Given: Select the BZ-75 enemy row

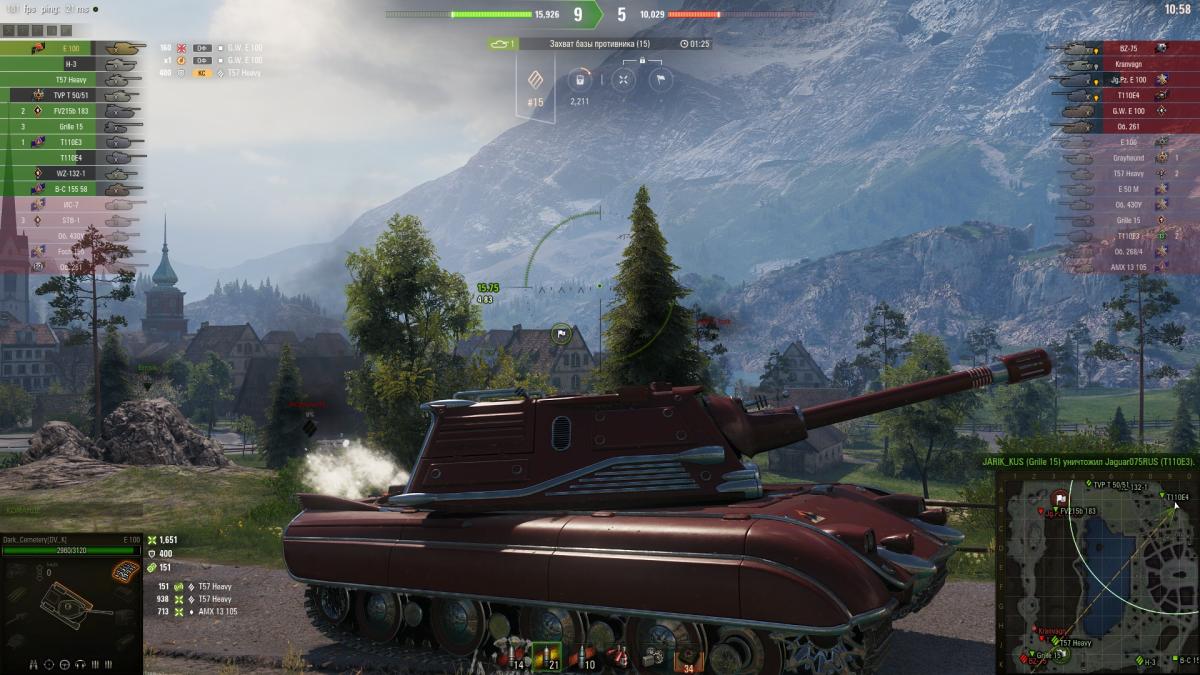Looking at the screenshot, I should [1125, 47].
